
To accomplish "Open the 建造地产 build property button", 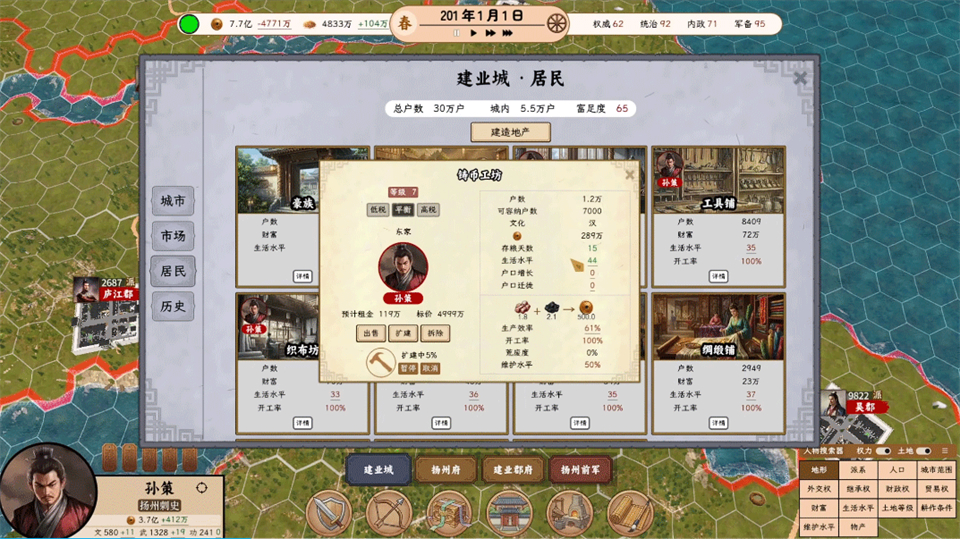I will [x=510, y=132].
